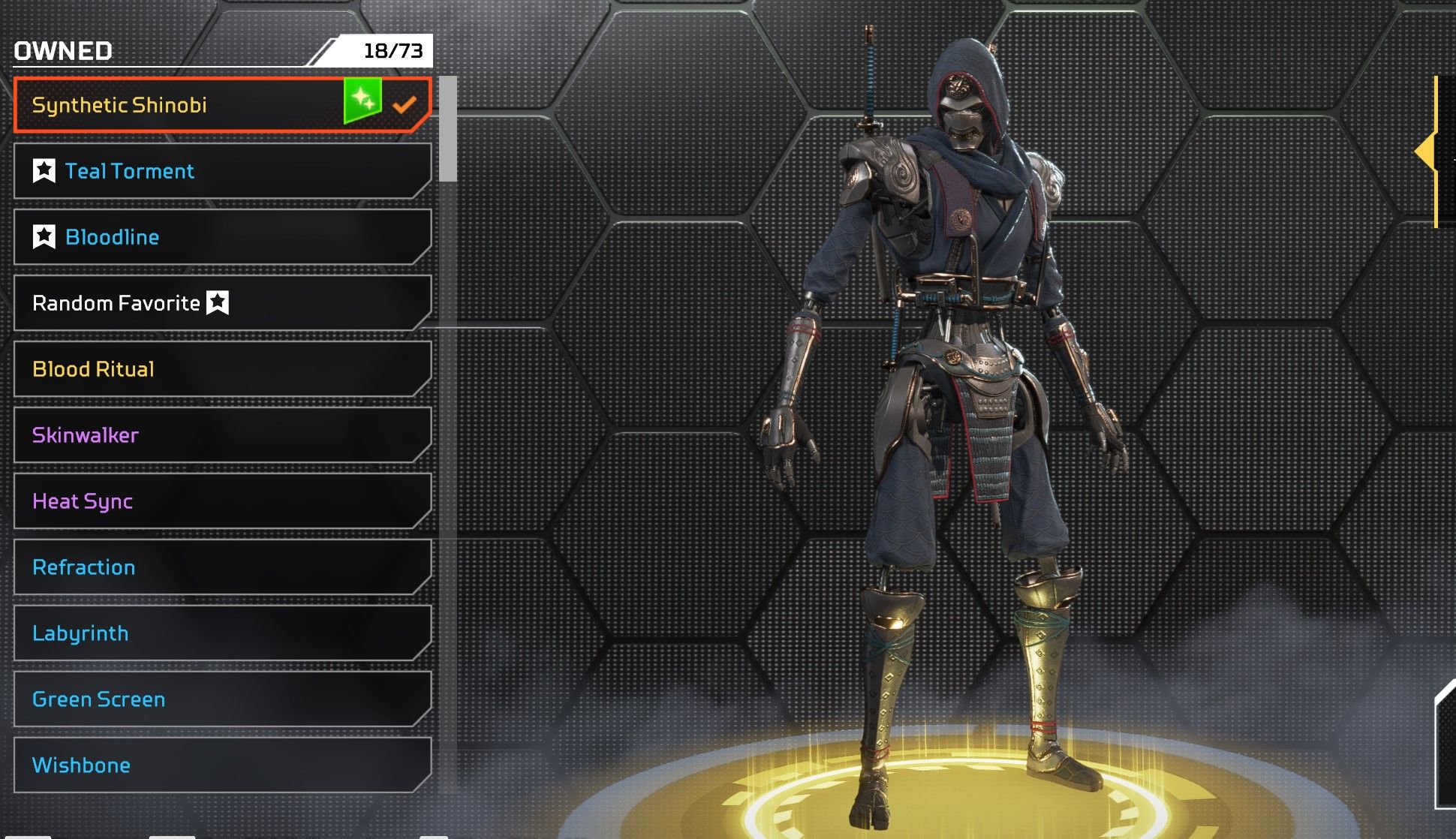The height and width of the screenshot is (839, 1456).
Task: Select the Heat Sync skin
Action: point(222,501)
